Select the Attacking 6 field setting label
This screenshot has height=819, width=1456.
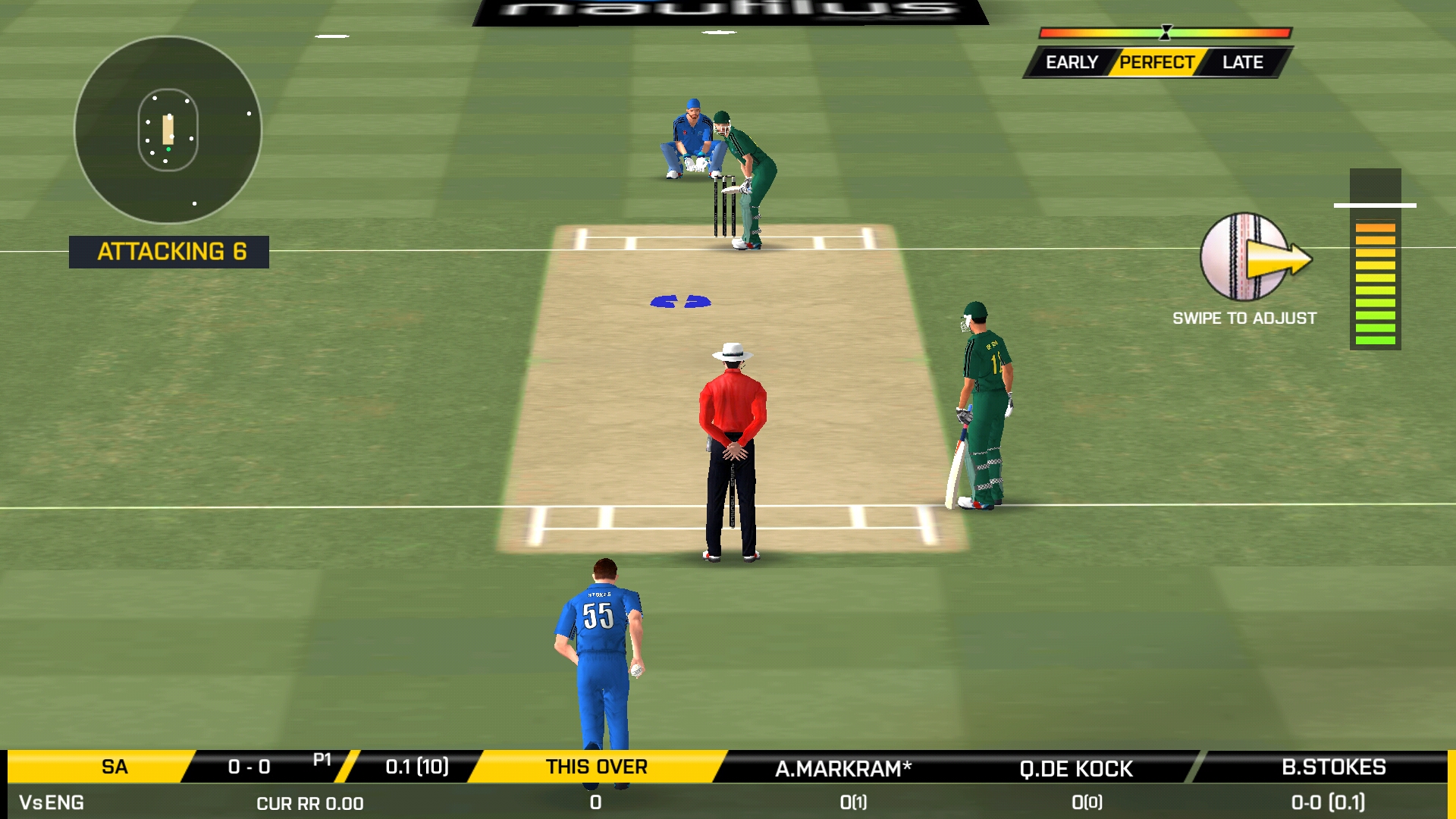tap(169, 252)
